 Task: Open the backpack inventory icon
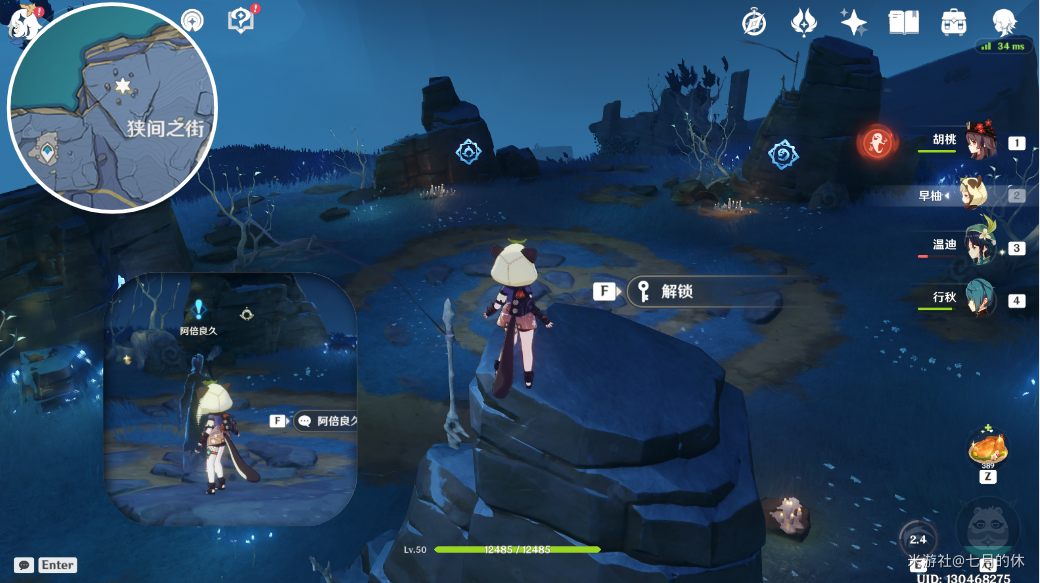[953, 22]
